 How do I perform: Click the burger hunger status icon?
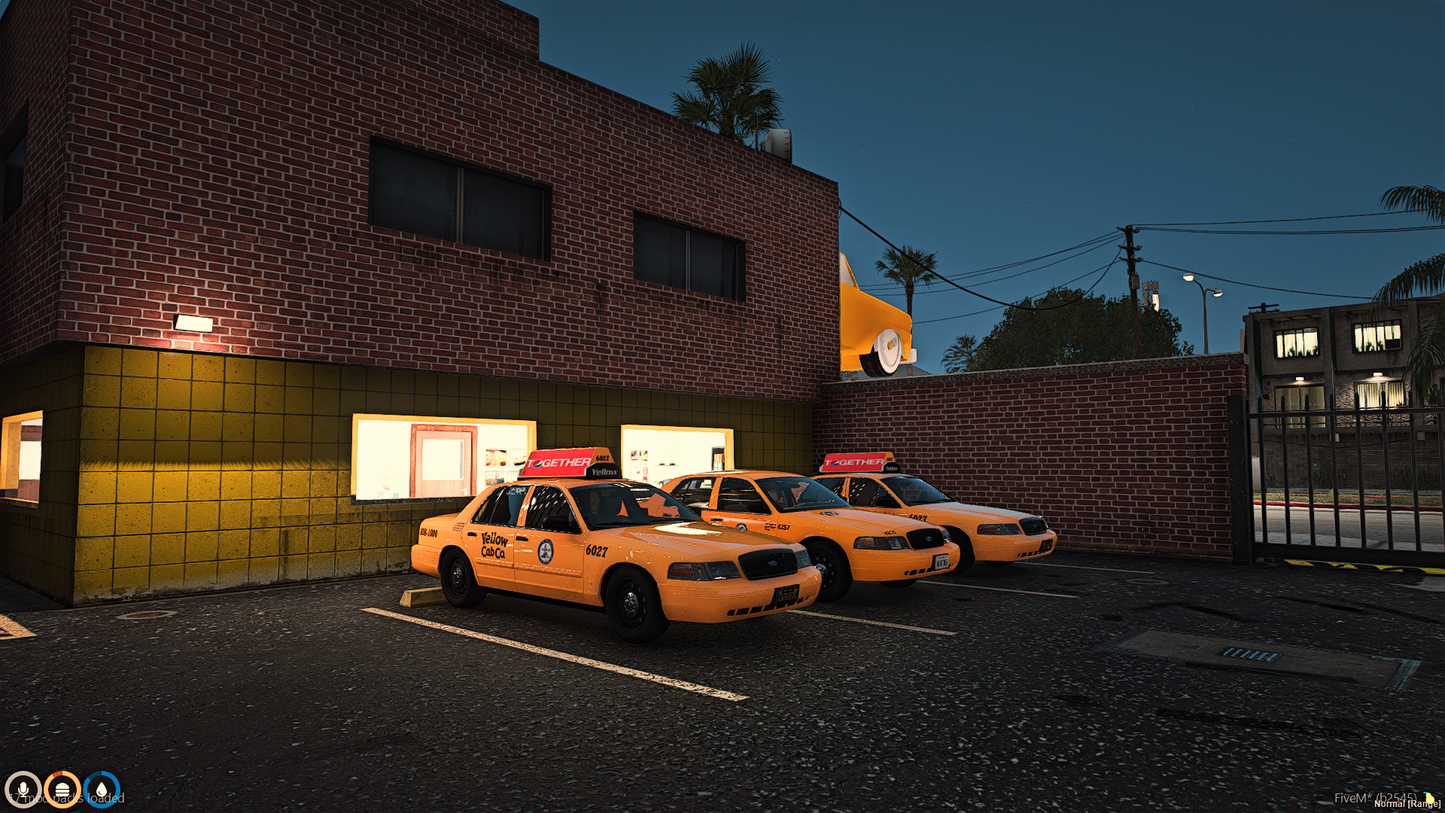62,789
